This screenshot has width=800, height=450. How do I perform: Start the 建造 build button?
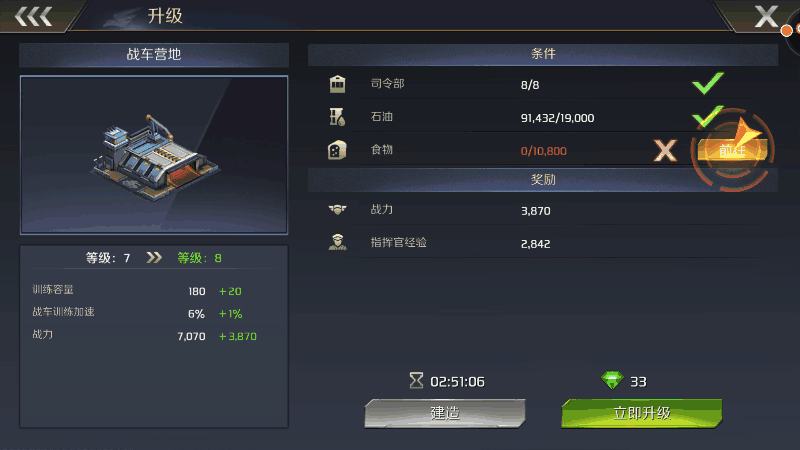click(x=444, y=413)
